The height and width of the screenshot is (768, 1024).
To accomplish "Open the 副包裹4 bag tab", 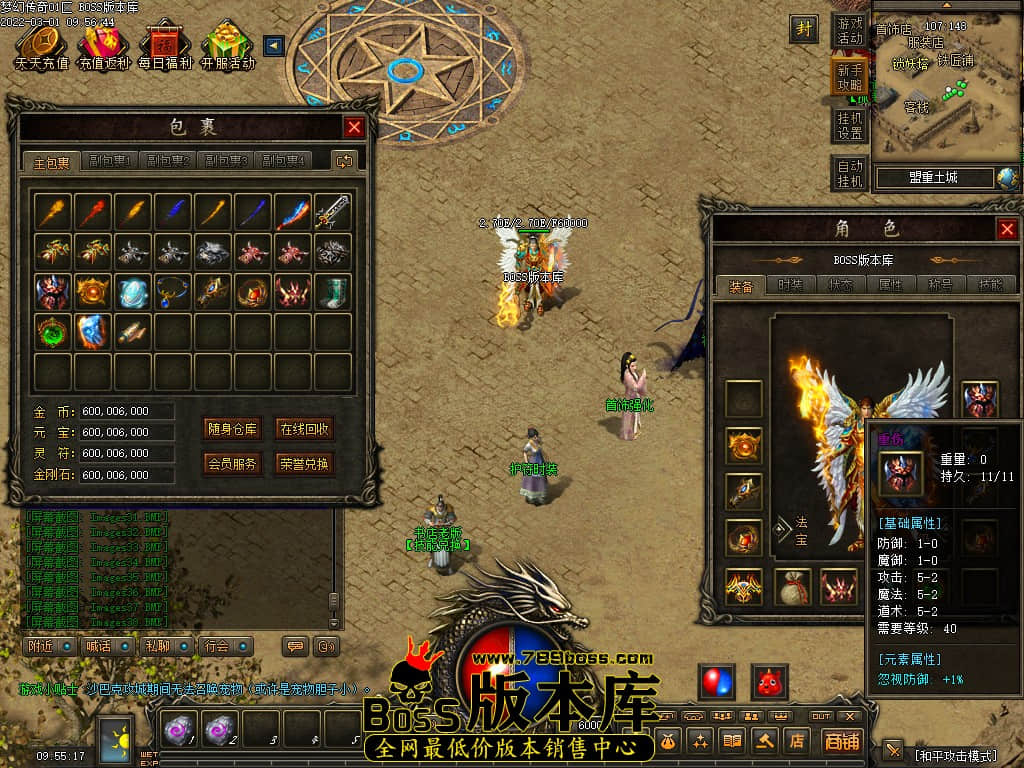I will pos(283,161).
